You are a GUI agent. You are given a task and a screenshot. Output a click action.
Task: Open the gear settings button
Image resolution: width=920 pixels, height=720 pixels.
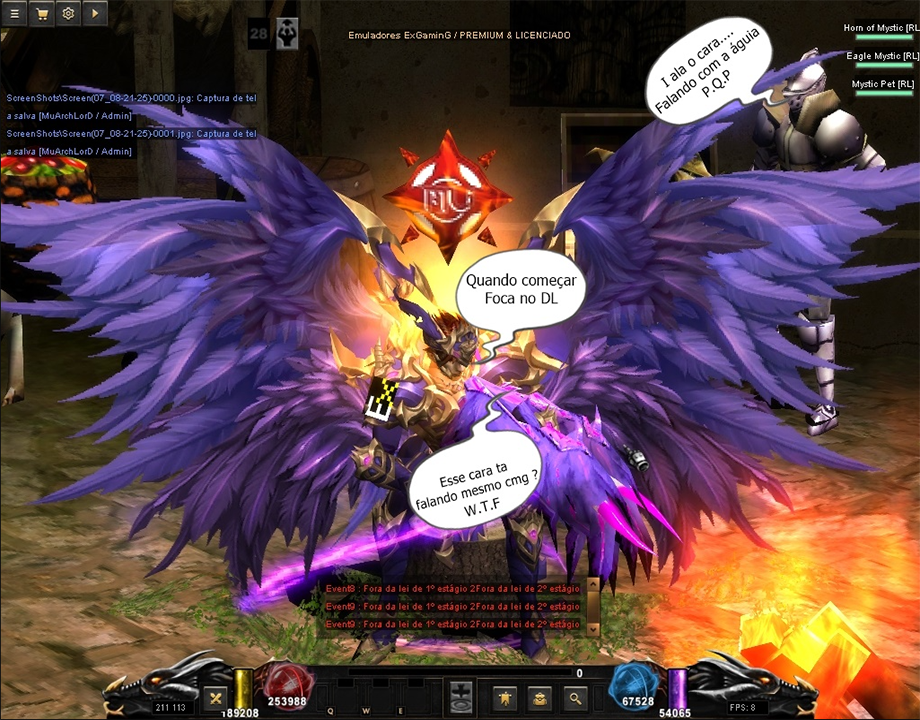pos(68,14)
